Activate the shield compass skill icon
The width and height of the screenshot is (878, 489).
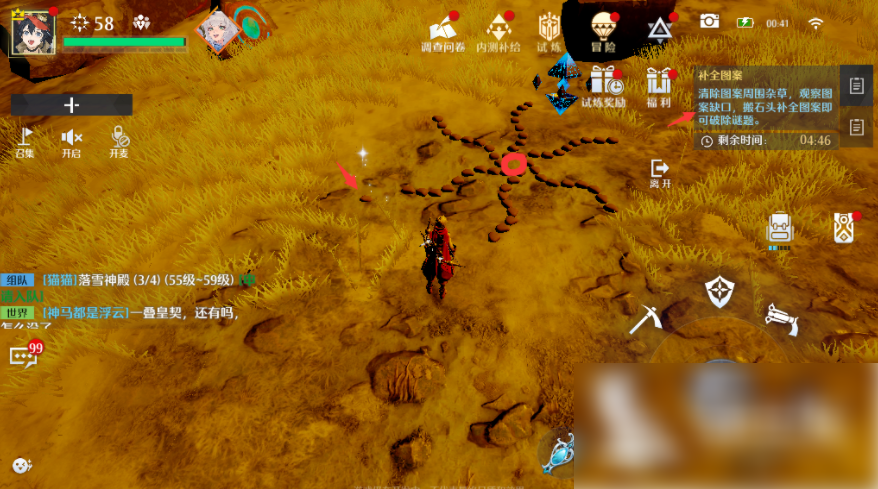[720, 292]
